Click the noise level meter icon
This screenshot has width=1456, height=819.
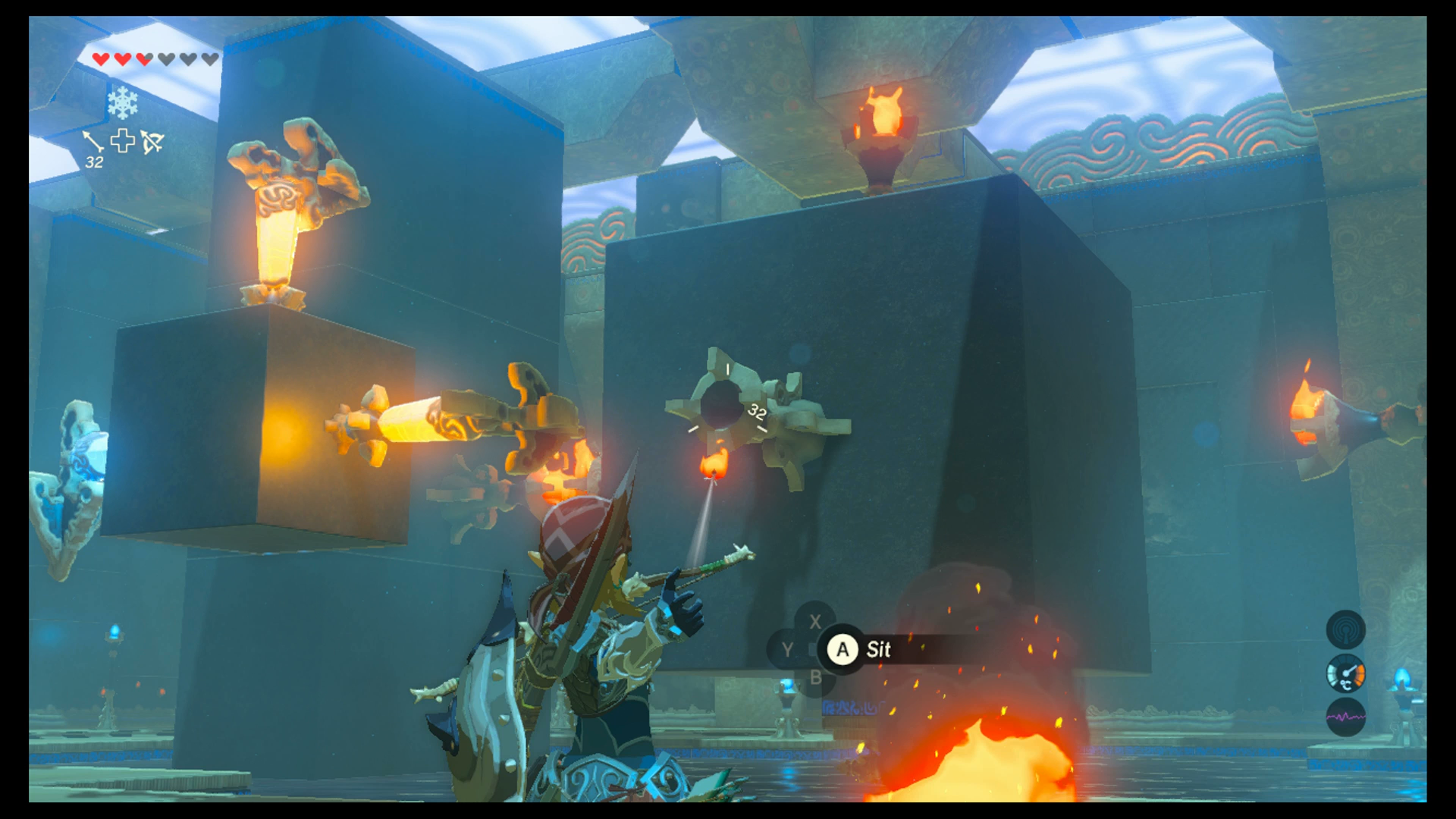[1346, 715]
